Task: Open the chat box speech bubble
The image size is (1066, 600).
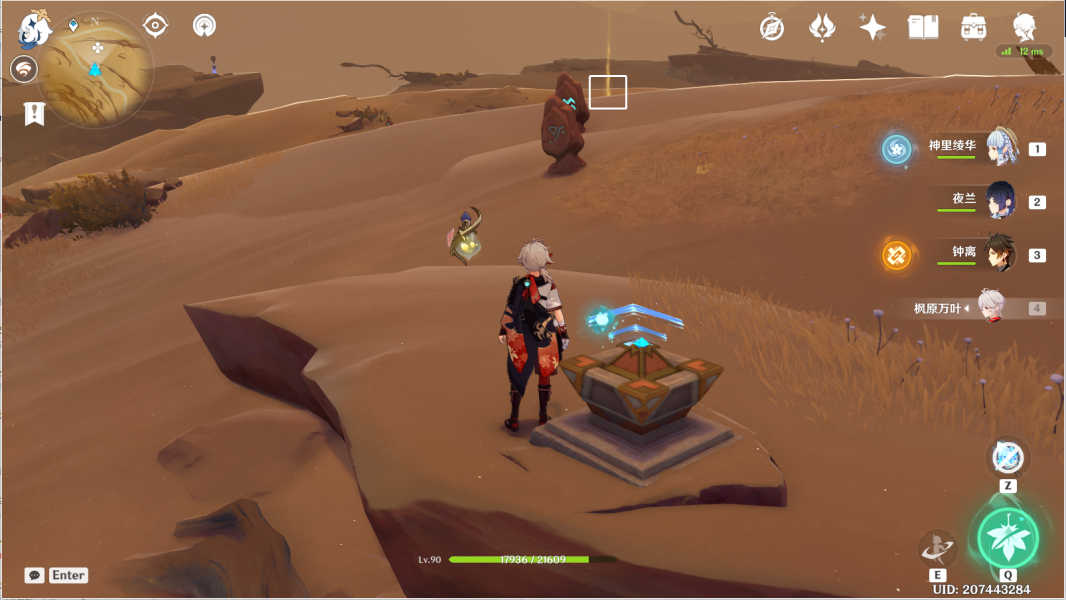Action: (x=35, y=575)
